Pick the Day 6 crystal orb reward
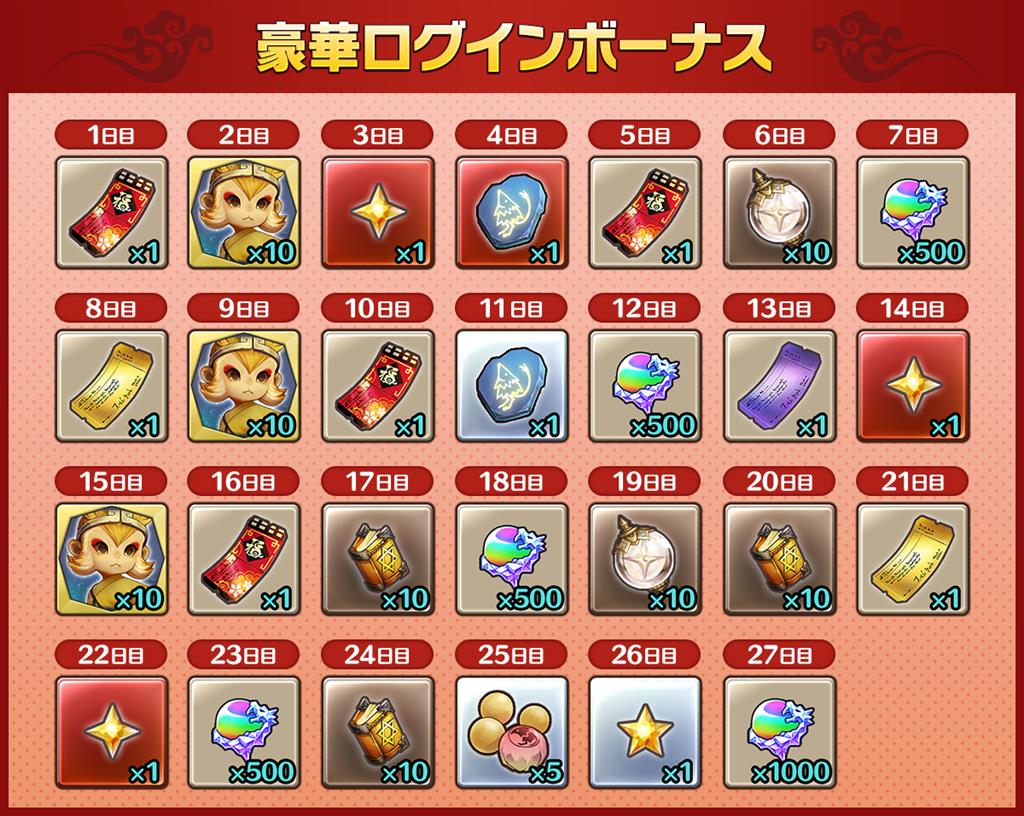The image size is (1024, 816). [x=779, y=212]
